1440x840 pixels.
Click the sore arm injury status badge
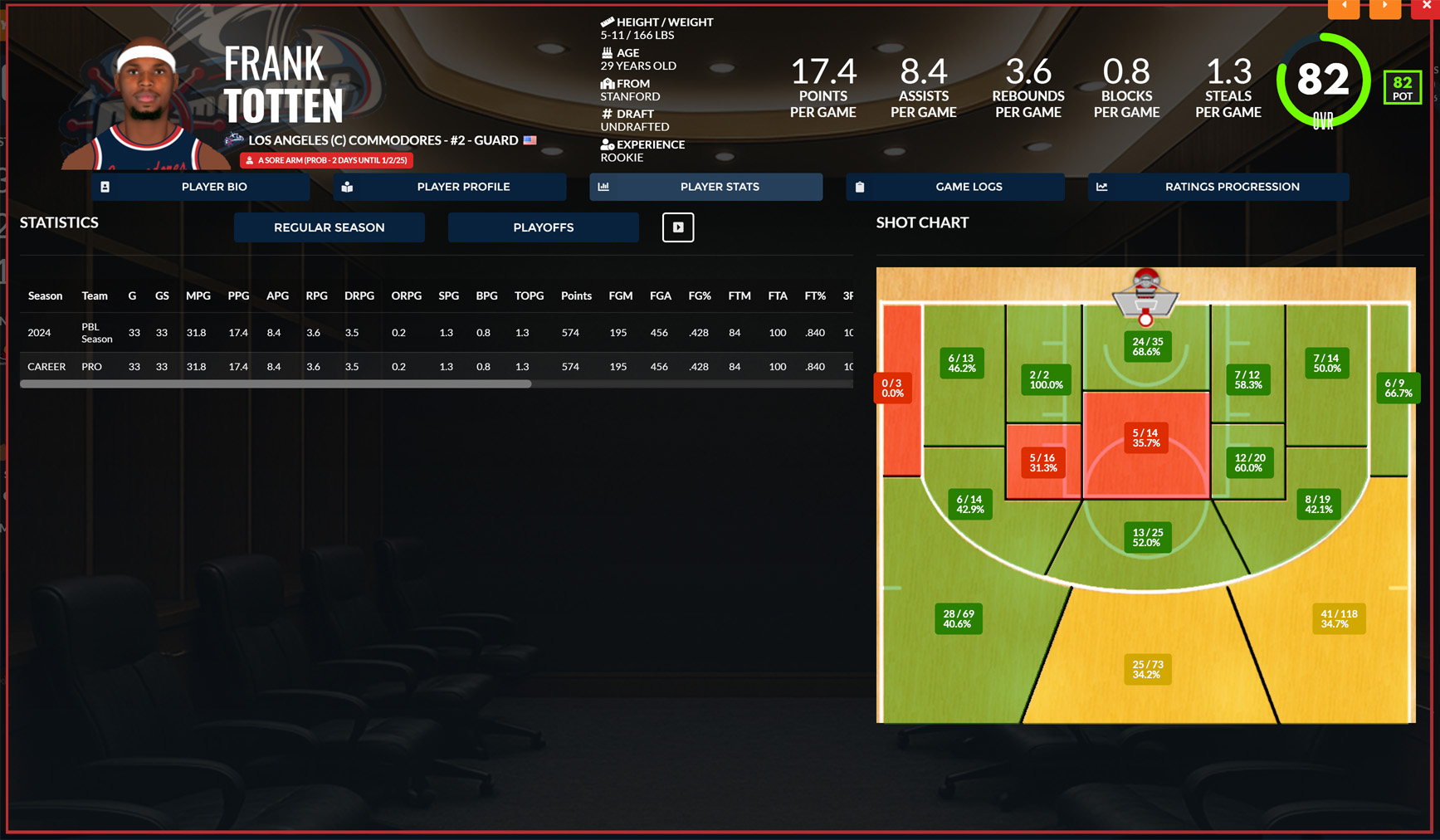[327, 160]
